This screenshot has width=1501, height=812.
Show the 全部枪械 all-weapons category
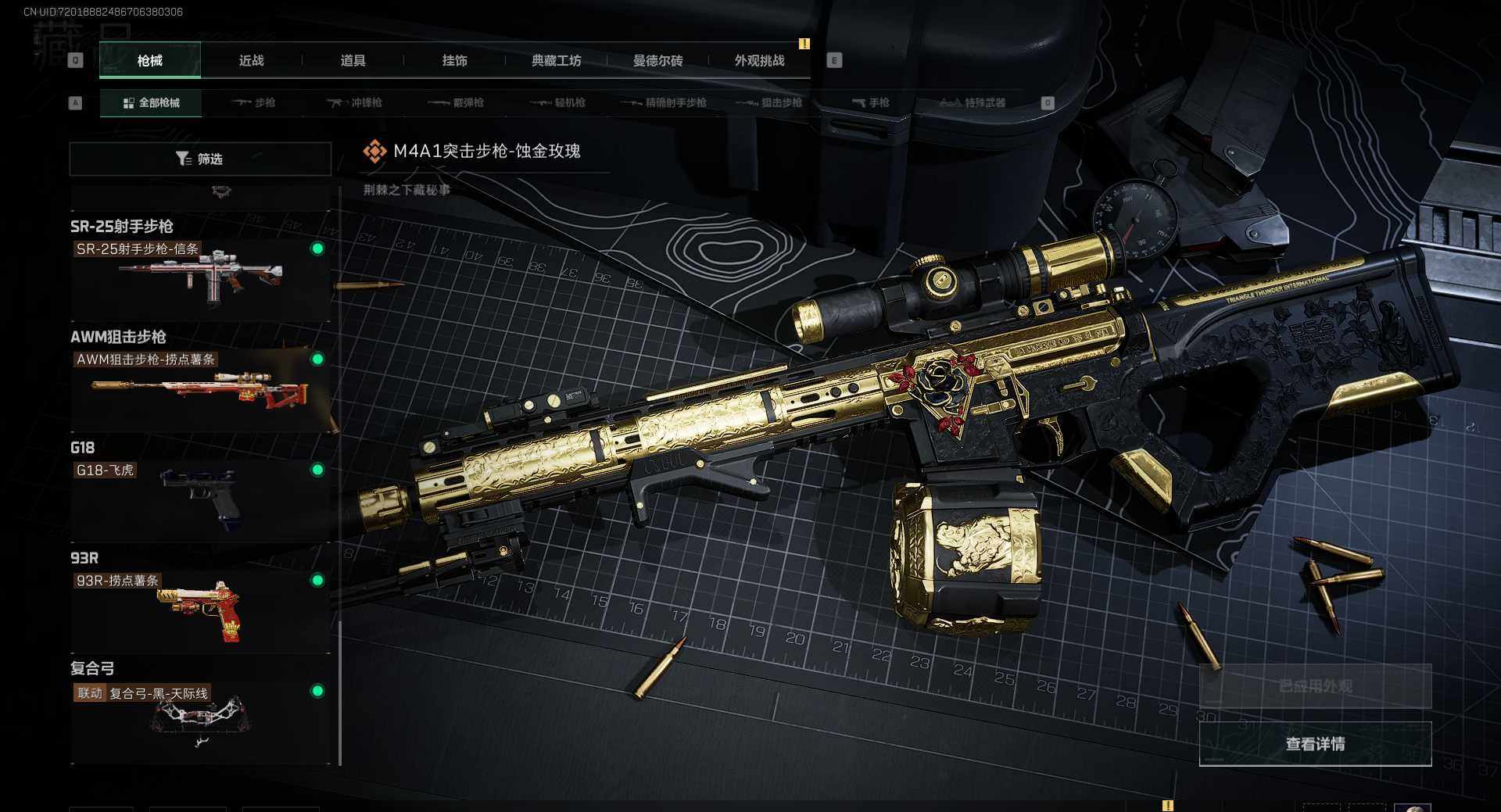[x=151, y=103]
